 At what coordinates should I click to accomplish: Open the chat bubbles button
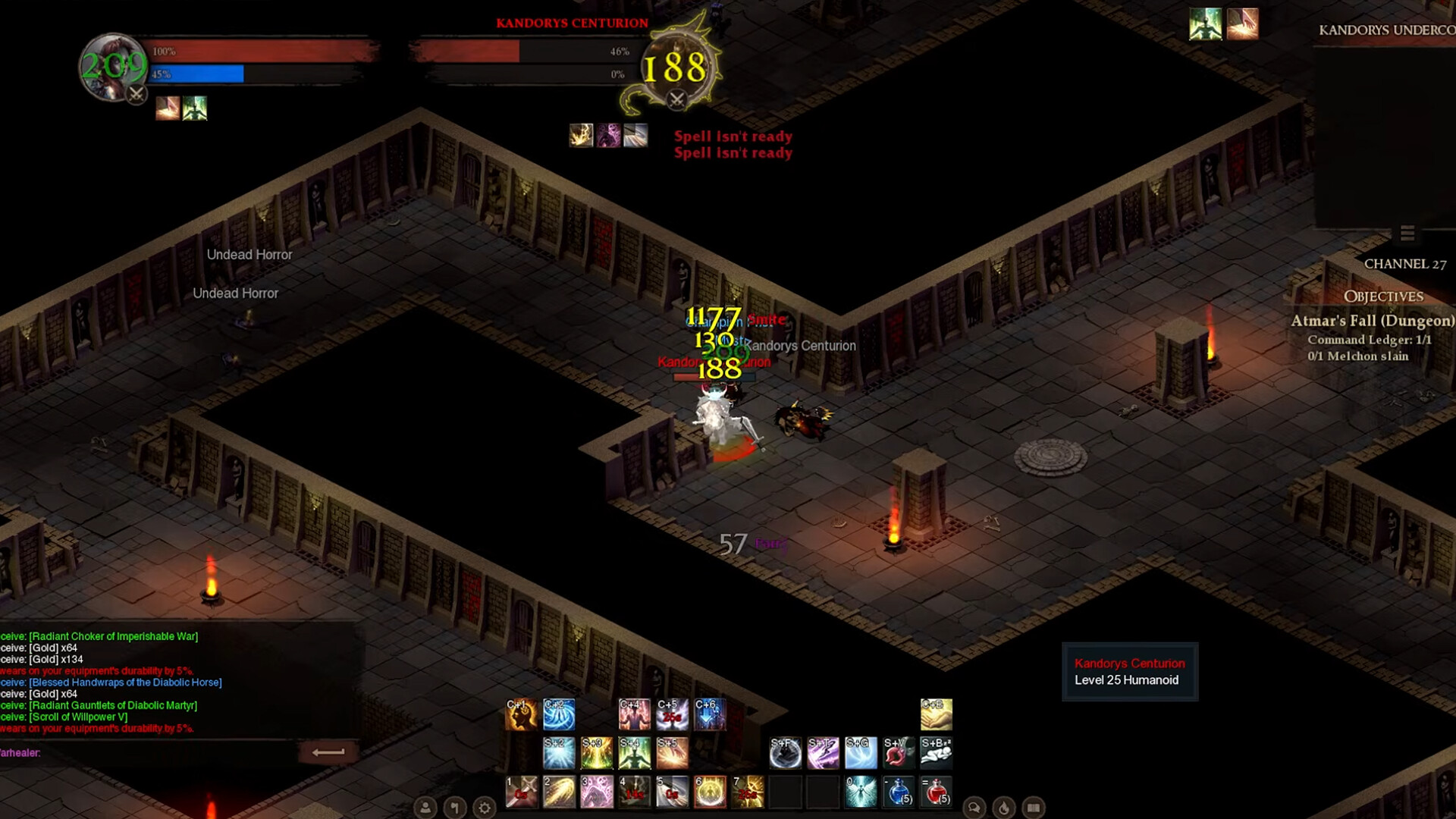coord(974,808)
